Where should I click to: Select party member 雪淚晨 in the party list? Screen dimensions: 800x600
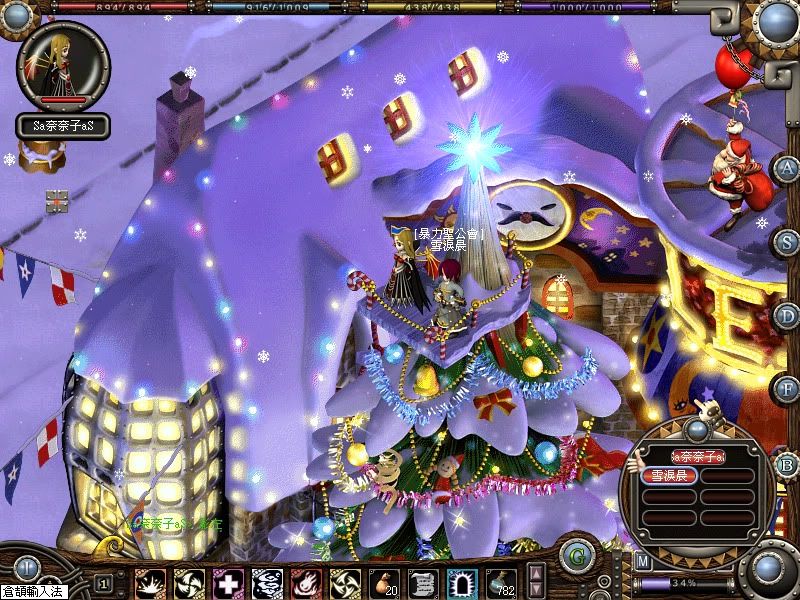pyautogui.click(x=667, y=476)
